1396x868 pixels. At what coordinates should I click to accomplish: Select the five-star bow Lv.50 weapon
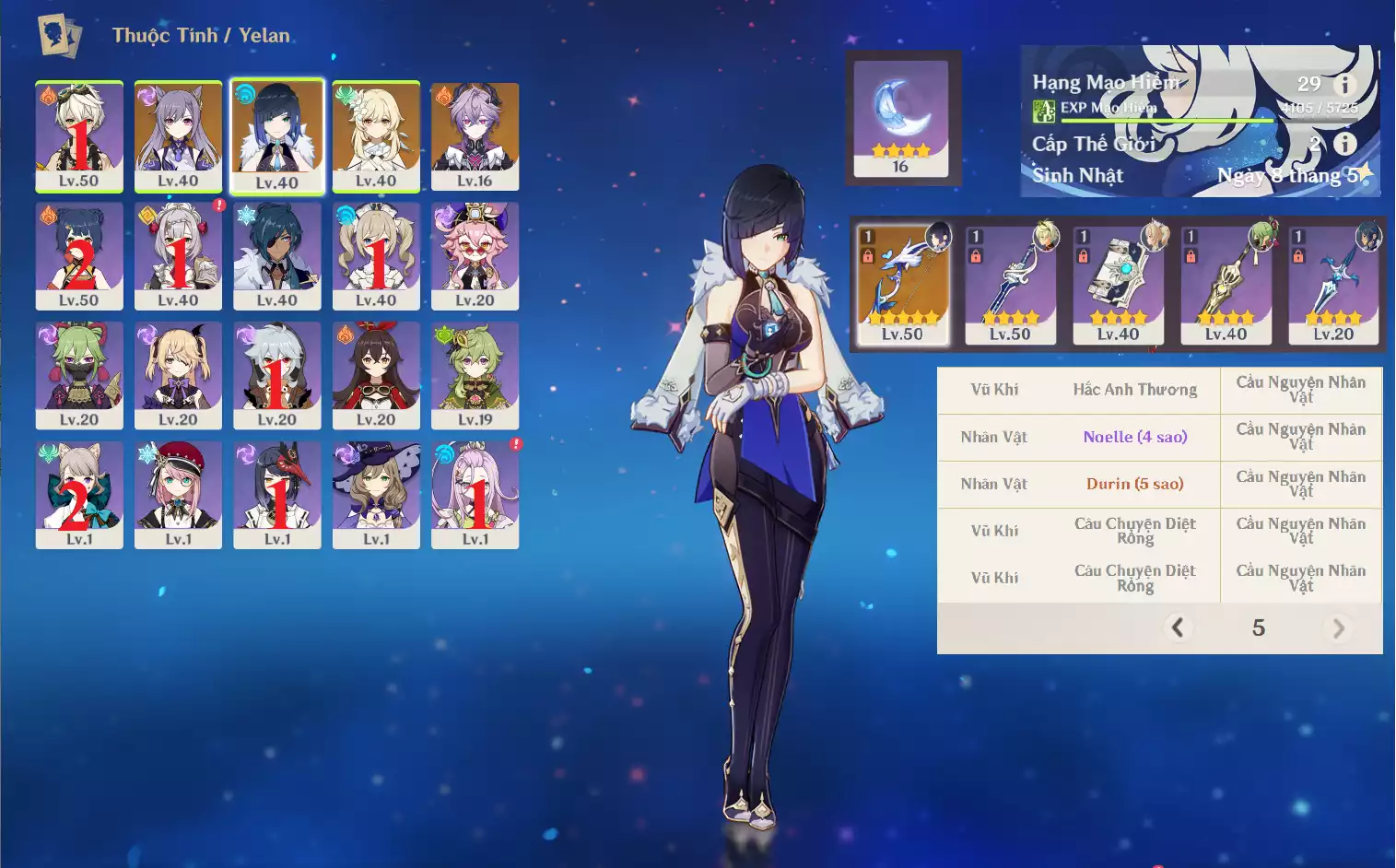click(902, 286)
